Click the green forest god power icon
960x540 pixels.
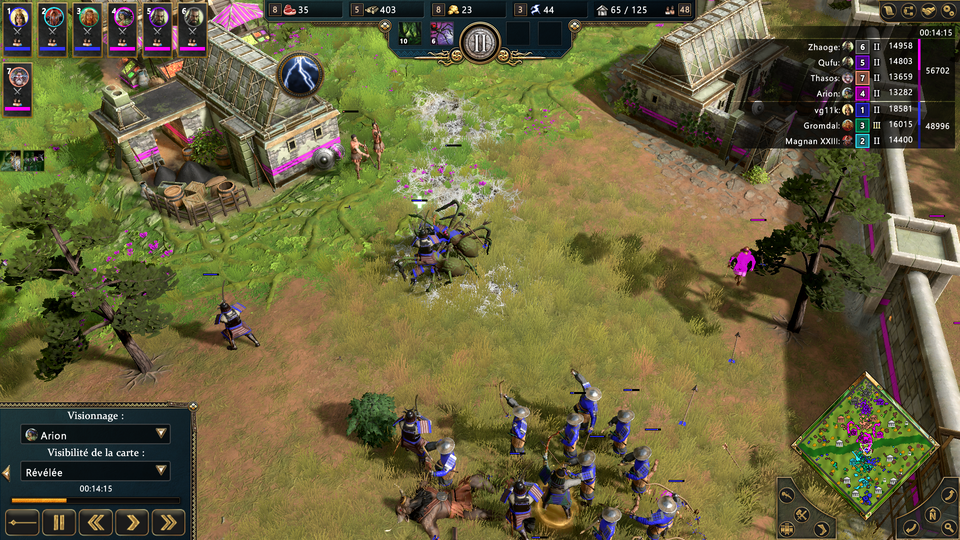point(407,33)
